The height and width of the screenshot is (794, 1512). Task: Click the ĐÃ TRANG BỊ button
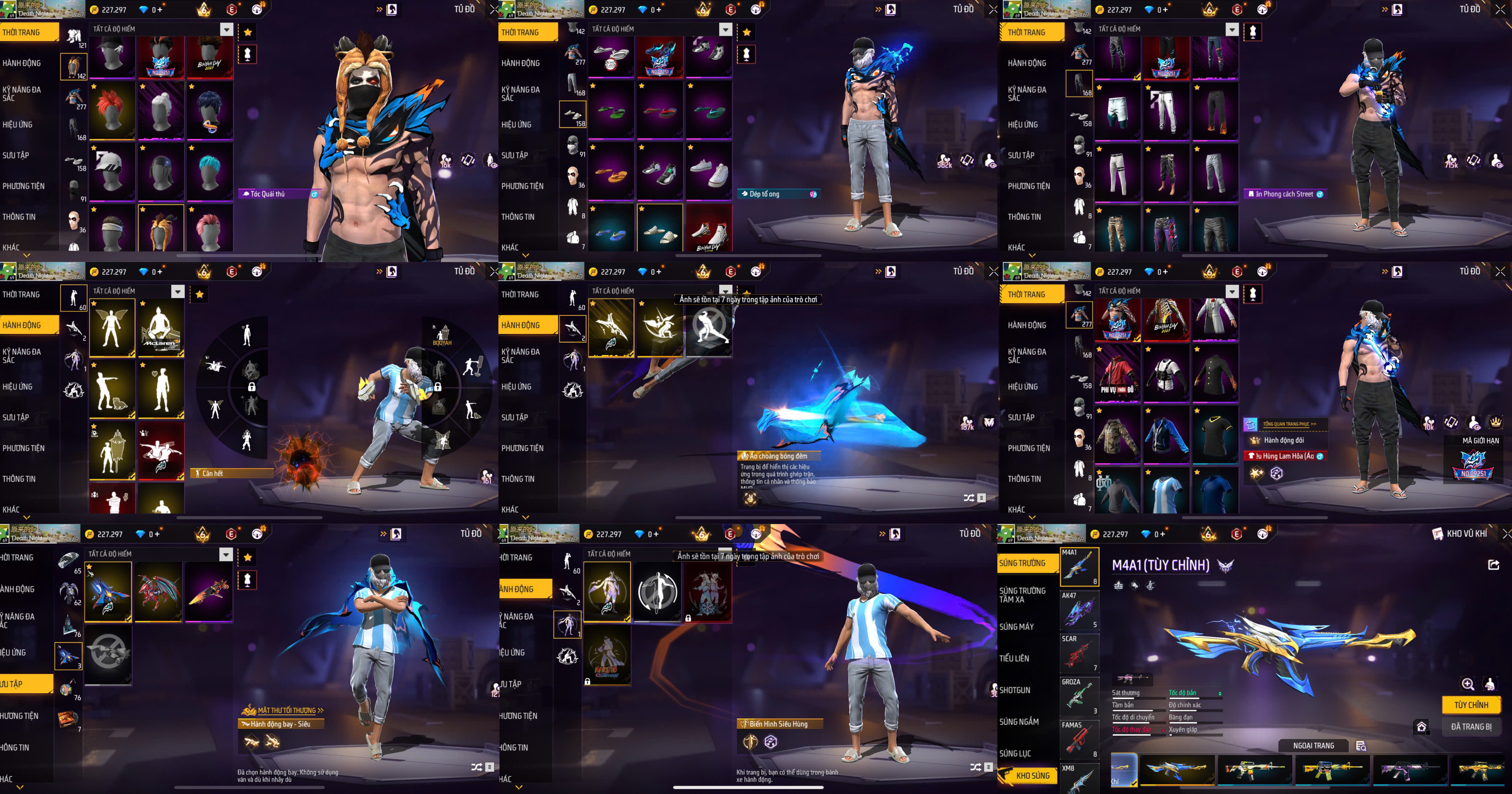[x=1471, y=726]
